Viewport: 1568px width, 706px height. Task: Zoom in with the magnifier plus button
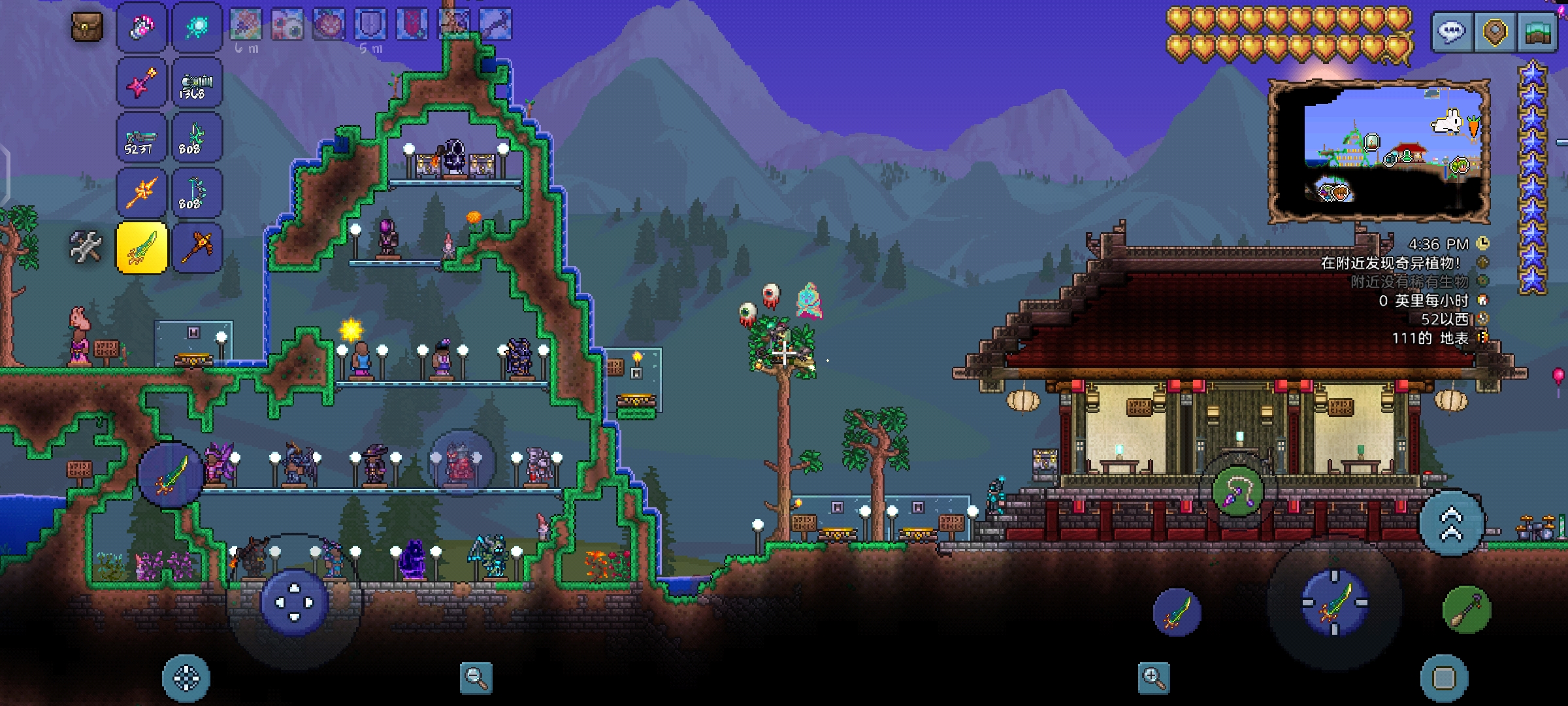coord(1153,678)
